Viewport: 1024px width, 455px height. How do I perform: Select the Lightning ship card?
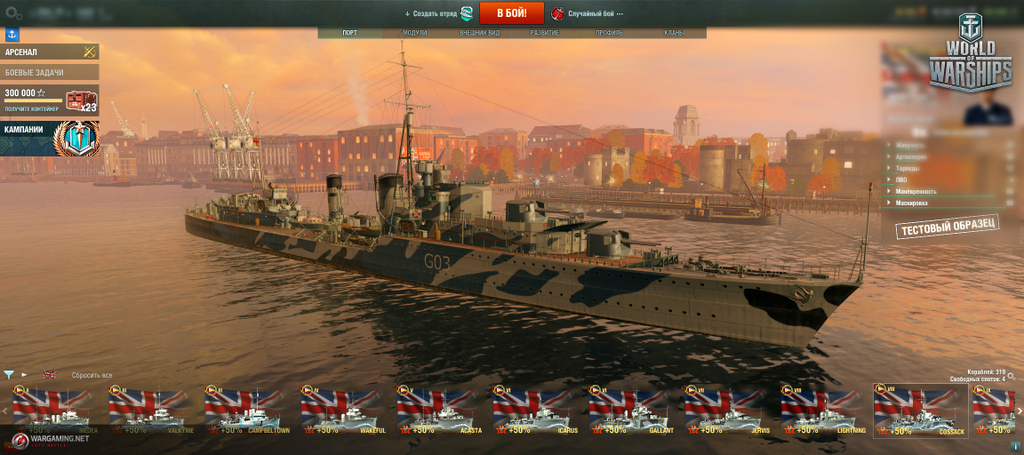click(818, 411)
